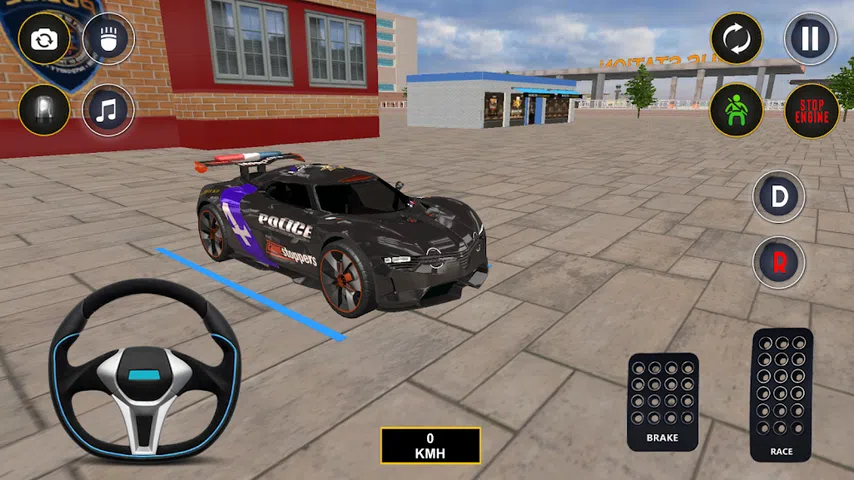This screenshot has height=480, width=854.
Task: Switch the camera view
Action: (x=44, y=40)
